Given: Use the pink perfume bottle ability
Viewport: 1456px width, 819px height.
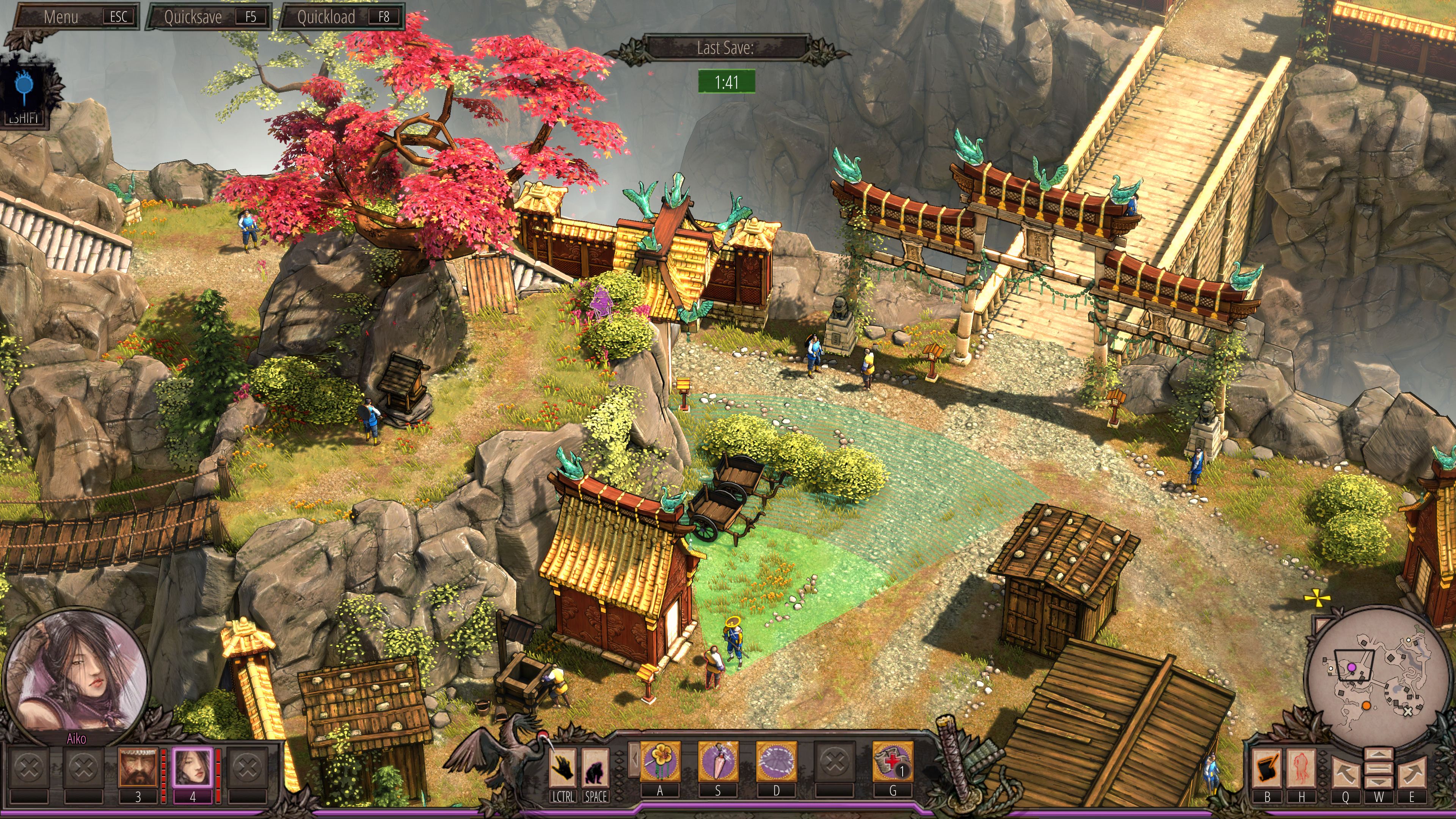Looking at the screenshot, I should (718, 762).
